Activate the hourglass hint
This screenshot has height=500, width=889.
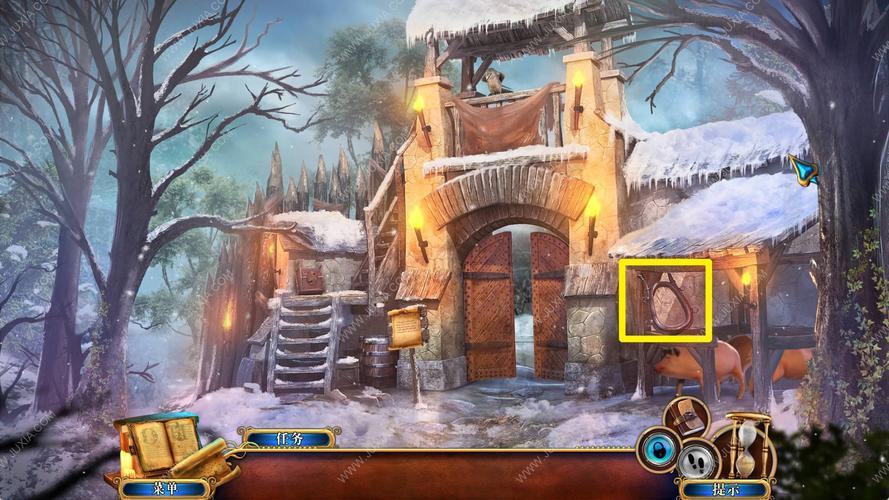747,443
